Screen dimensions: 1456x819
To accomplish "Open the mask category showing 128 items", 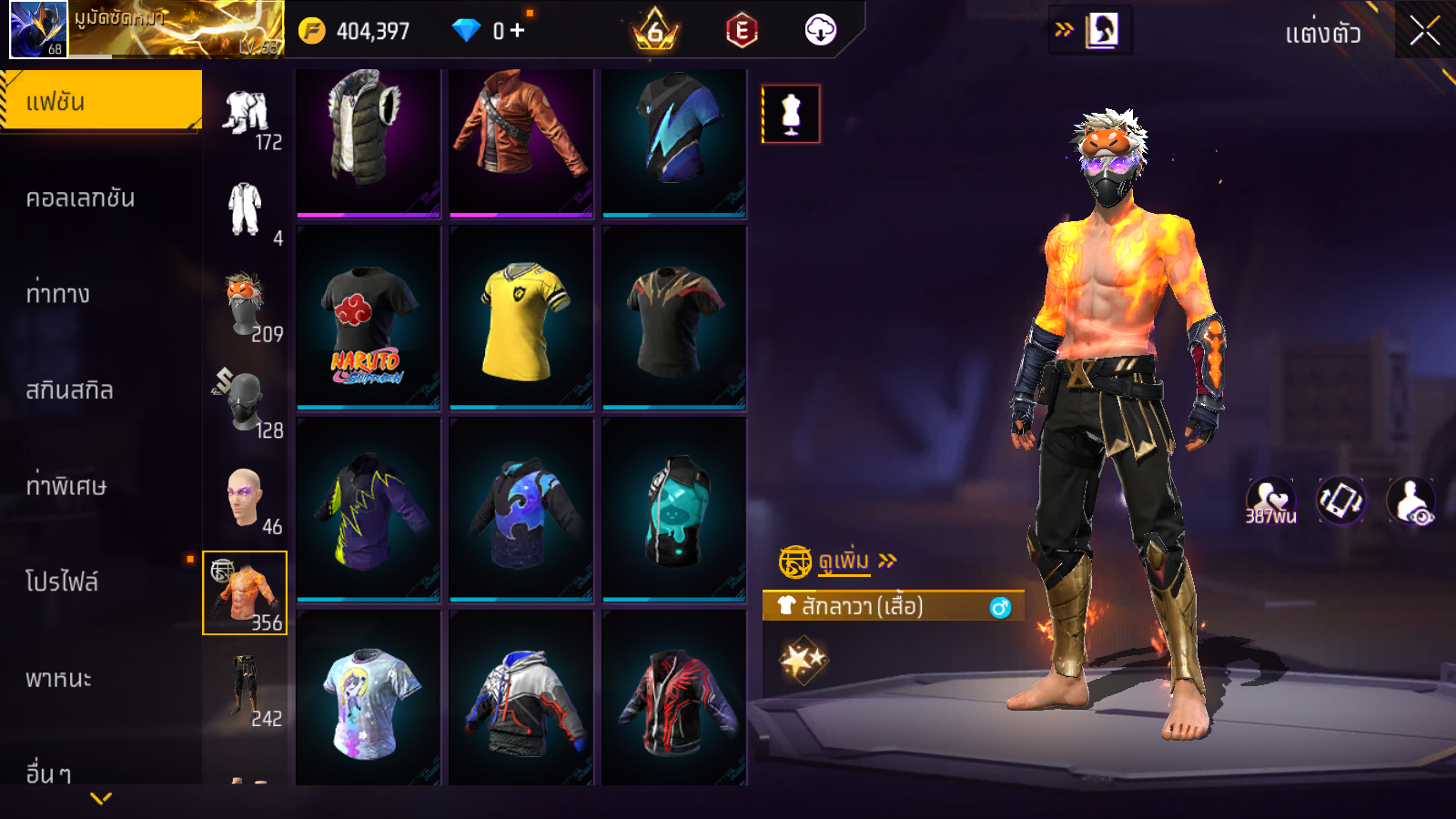I will click(246, 403).
